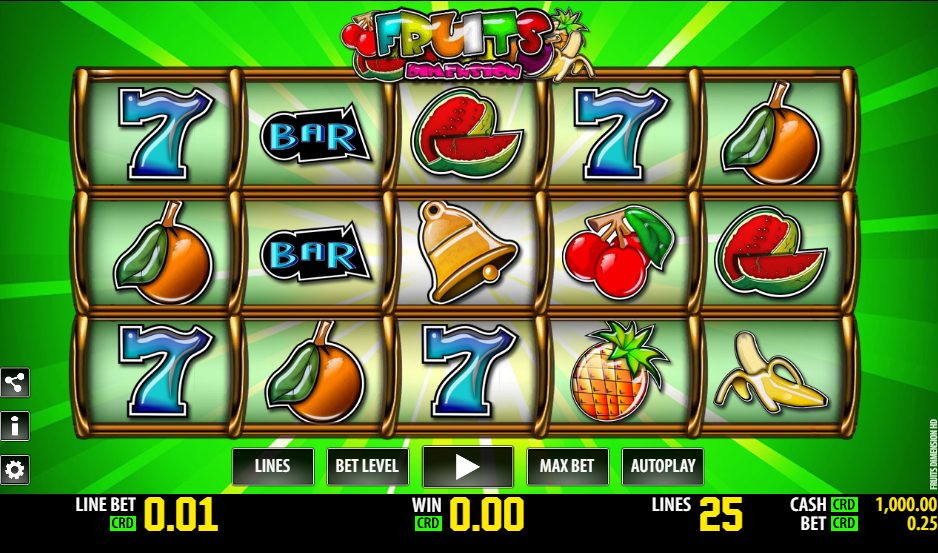Change the Bet Level
Image resolution: width=938 pixels, height=553 pixels.
coord(367,466)
